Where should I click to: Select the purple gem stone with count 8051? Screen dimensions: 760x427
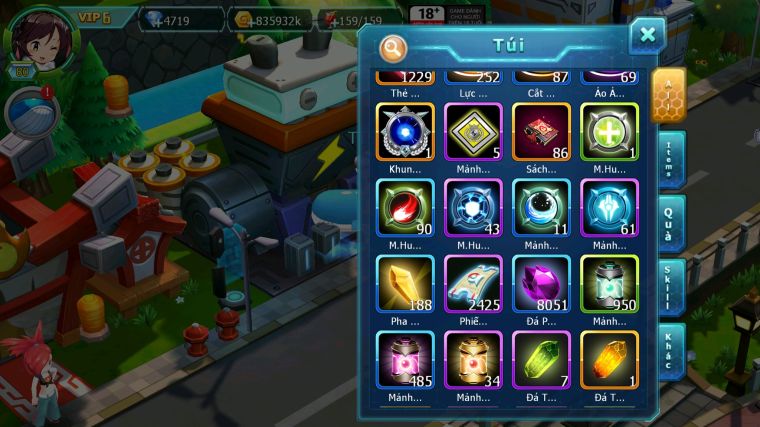coord(541,284)
